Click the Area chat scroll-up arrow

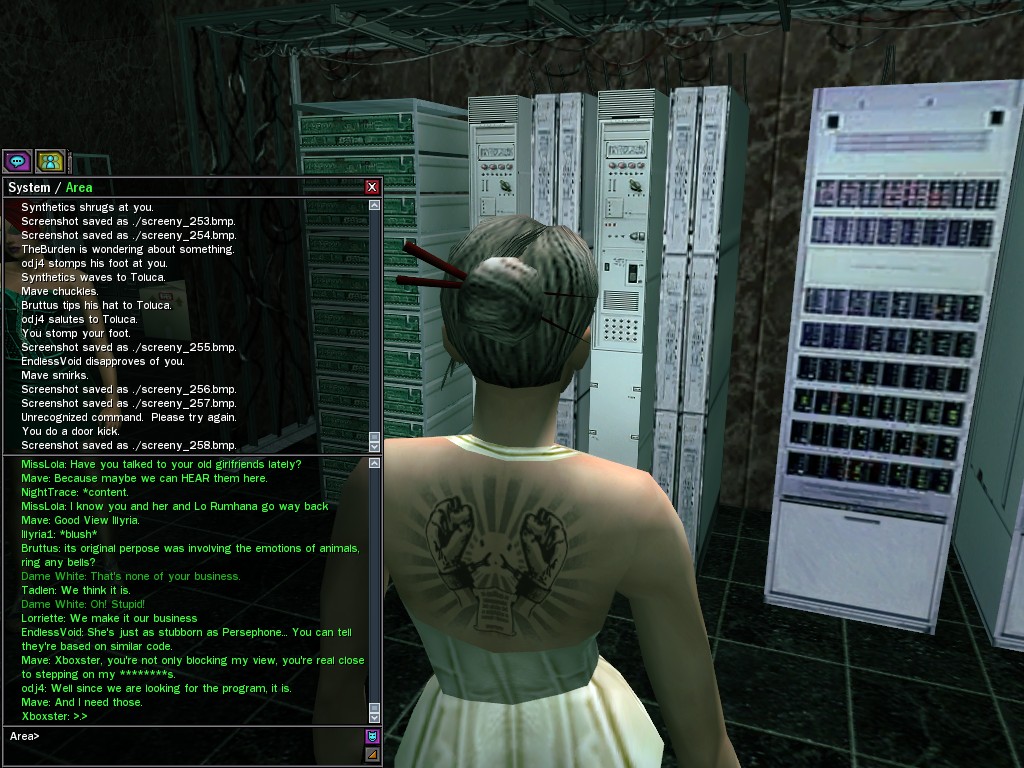point(375,464)
